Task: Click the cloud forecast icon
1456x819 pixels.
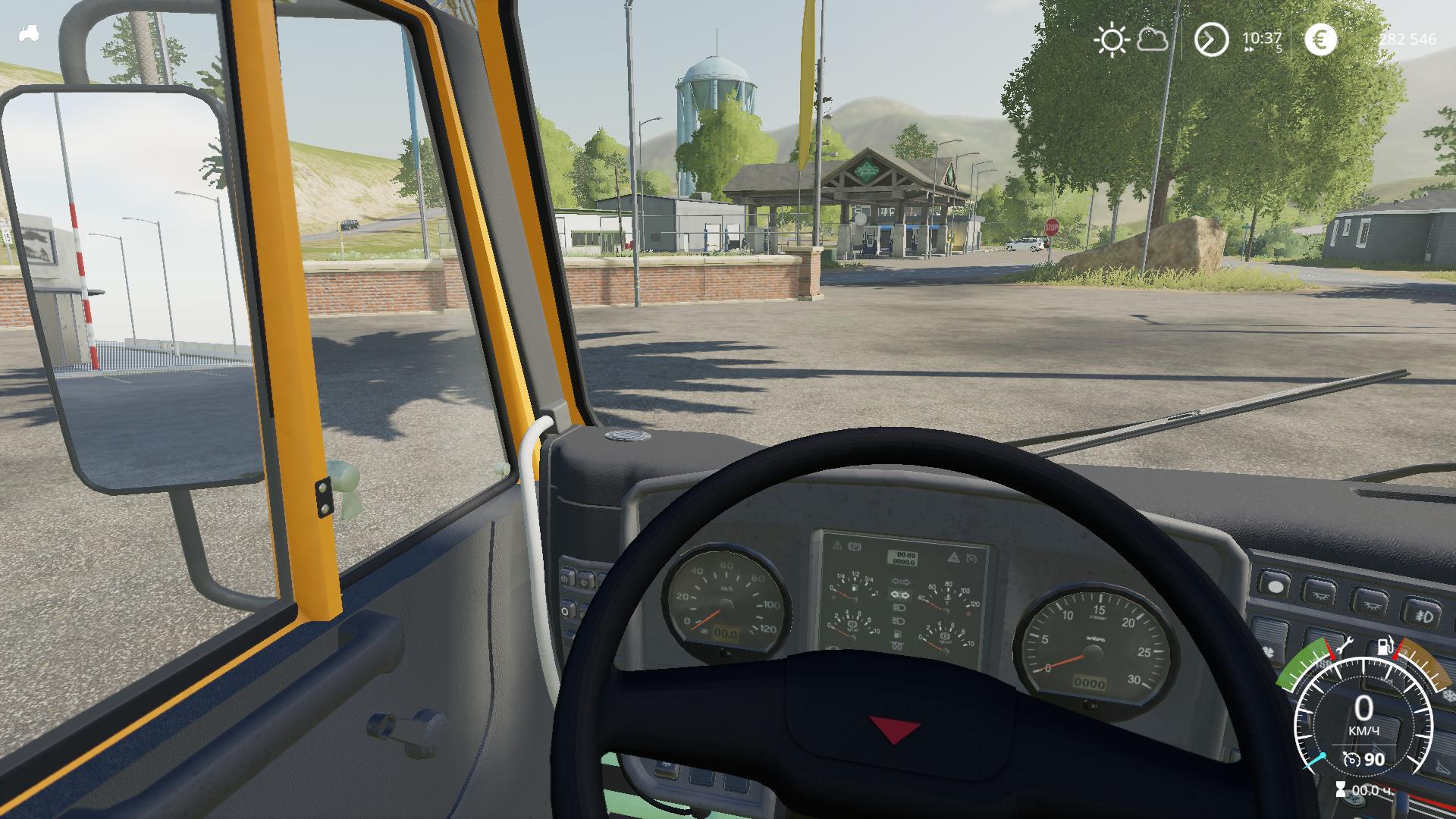Action: click(x=1153, y=39)
